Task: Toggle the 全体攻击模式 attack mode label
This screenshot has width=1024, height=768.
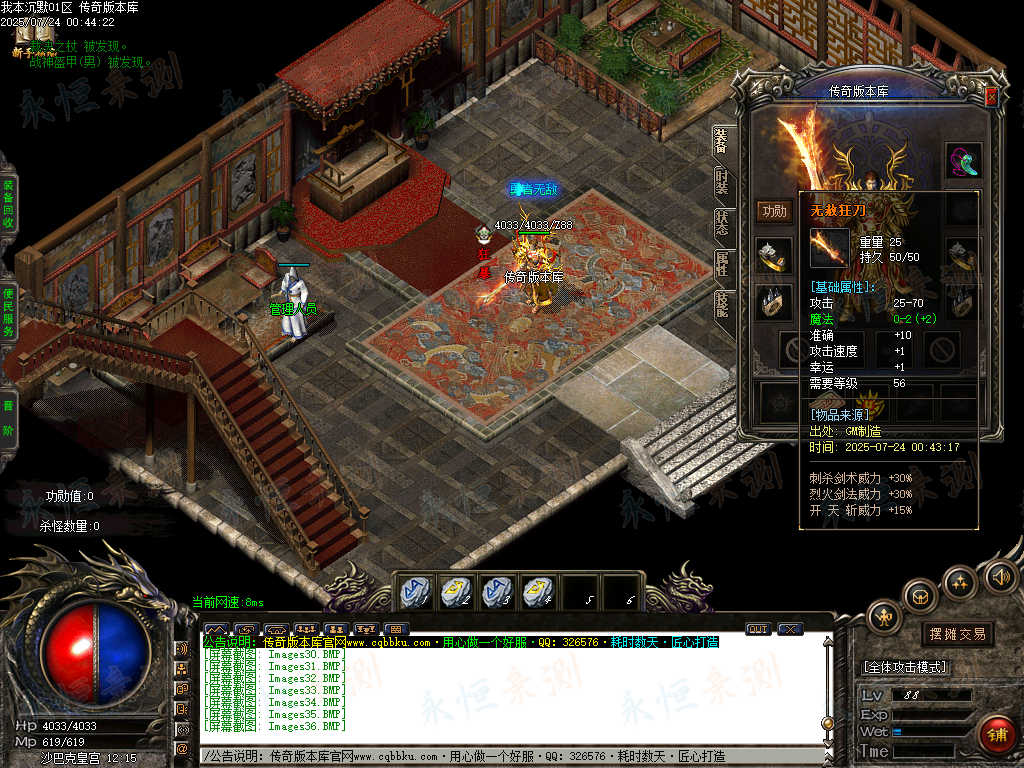Action: pos(905,667)
